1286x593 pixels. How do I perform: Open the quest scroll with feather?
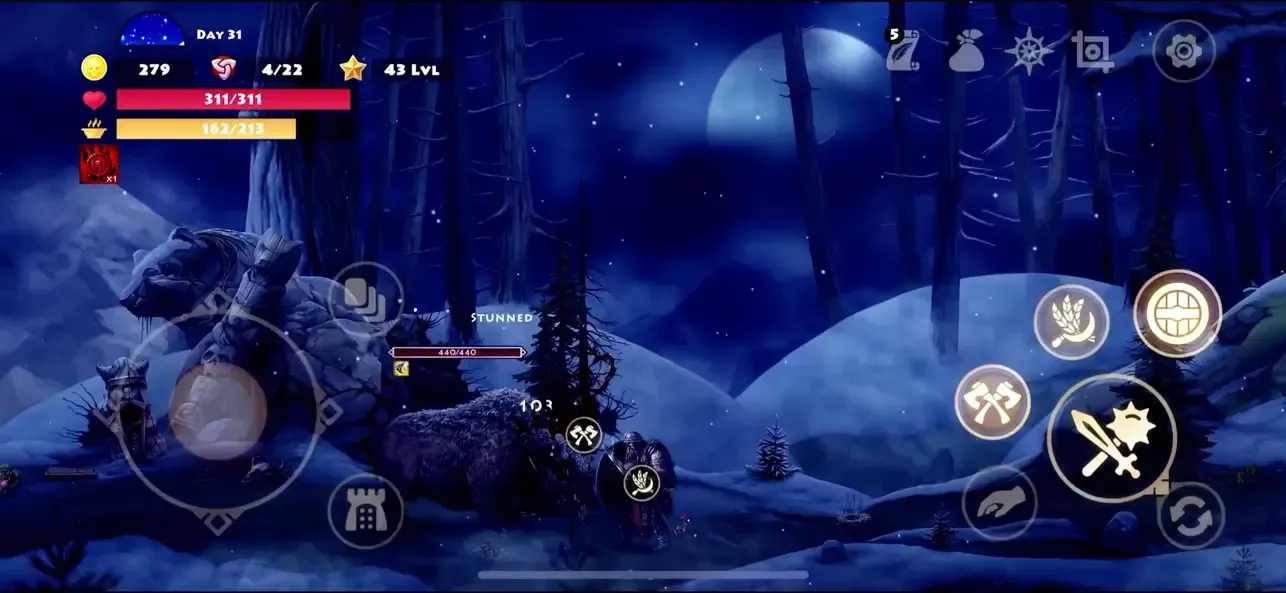(902, 51)
